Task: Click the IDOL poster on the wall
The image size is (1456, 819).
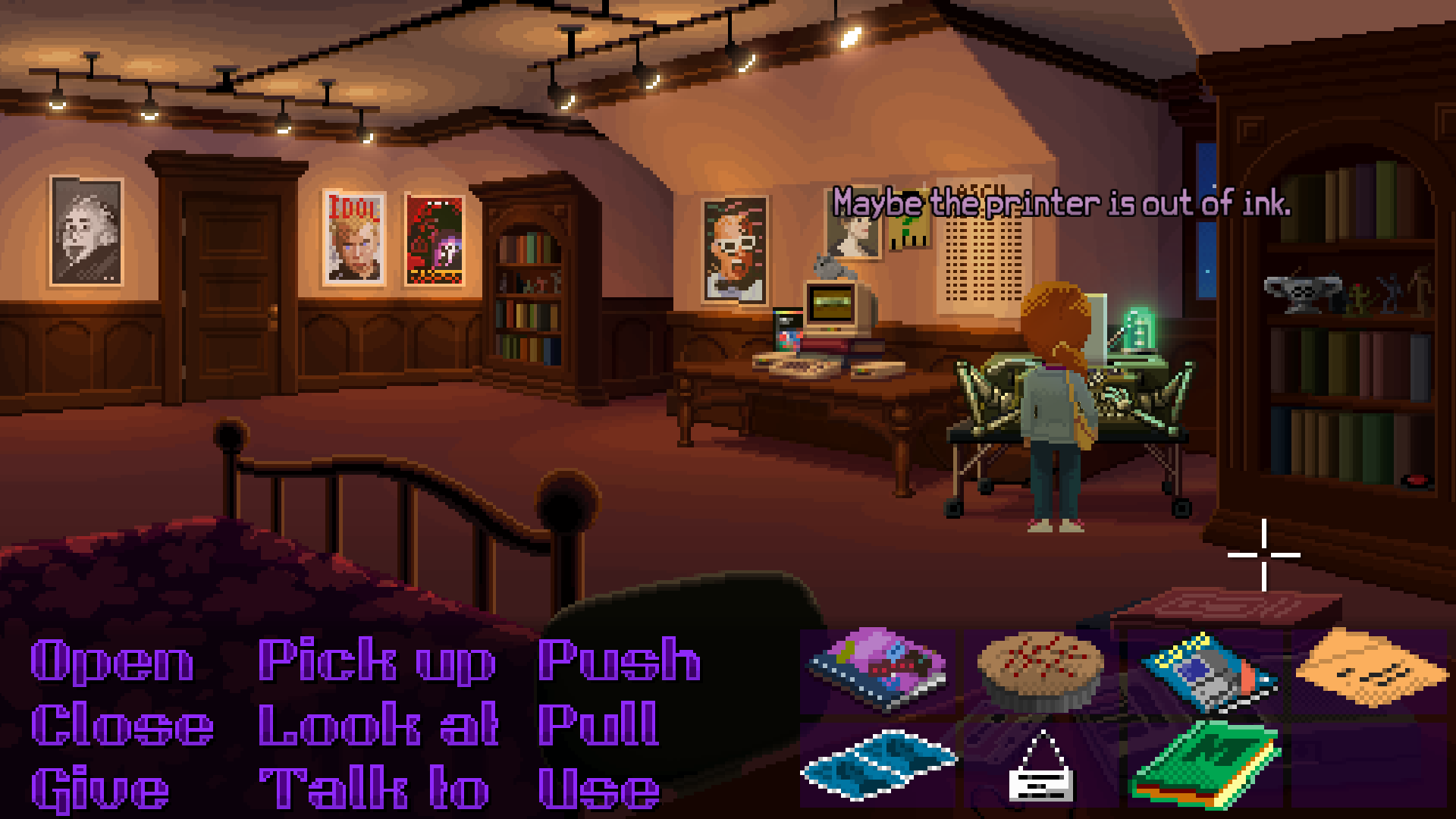Action: (x=354, y=237)
